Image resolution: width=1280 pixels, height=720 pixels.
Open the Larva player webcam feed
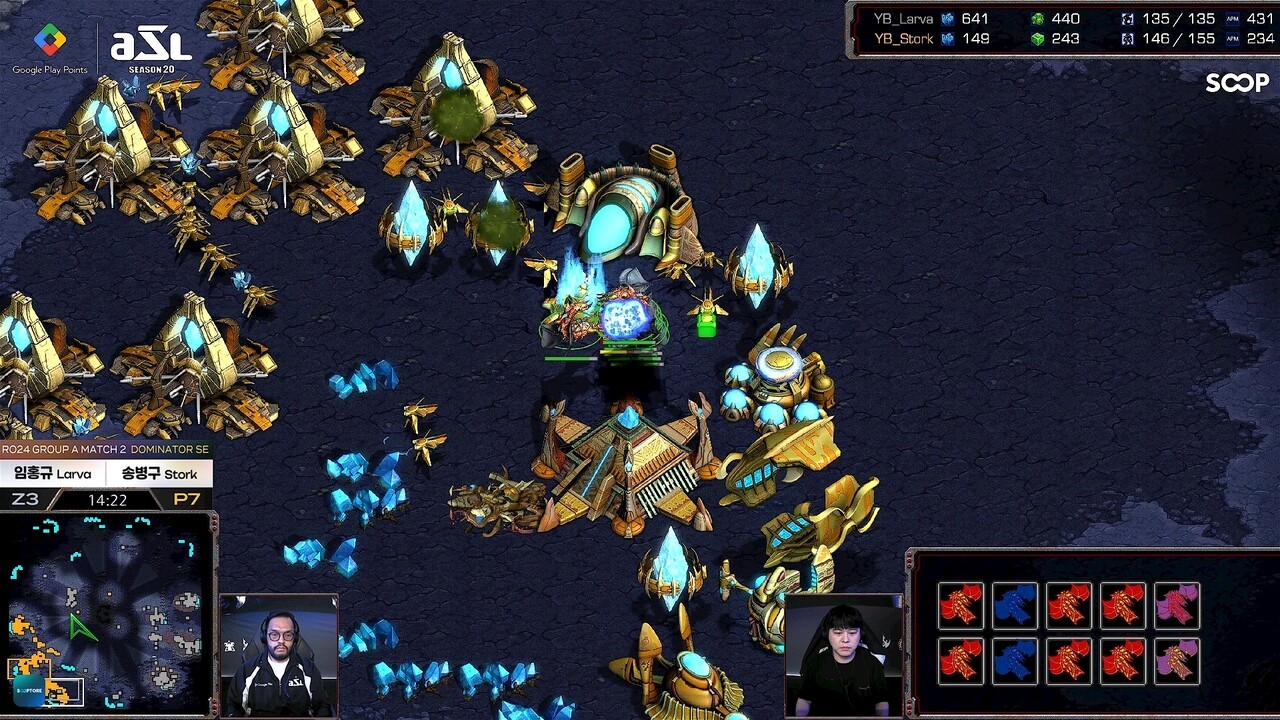pos(278,655)
